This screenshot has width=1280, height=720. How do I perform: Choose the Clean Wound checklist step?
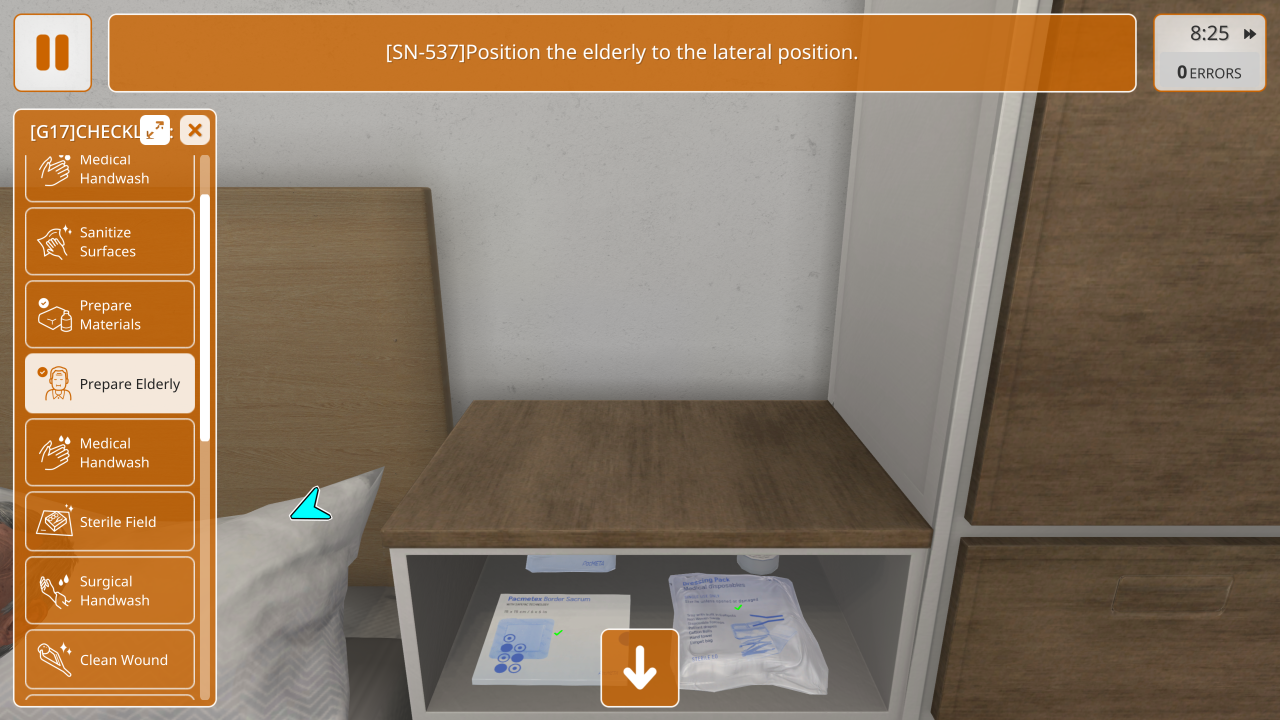click(x=110, y=660)
